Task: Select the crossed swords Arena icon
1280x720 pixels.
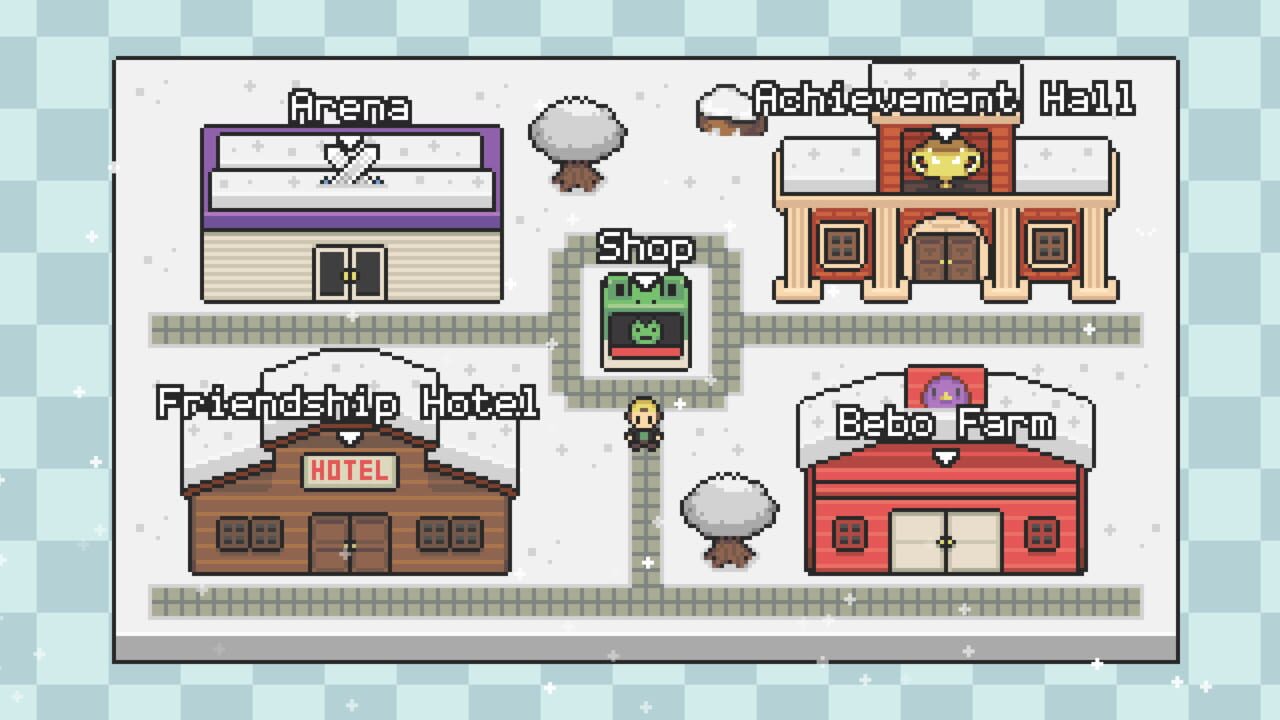Action: (351, 160)
